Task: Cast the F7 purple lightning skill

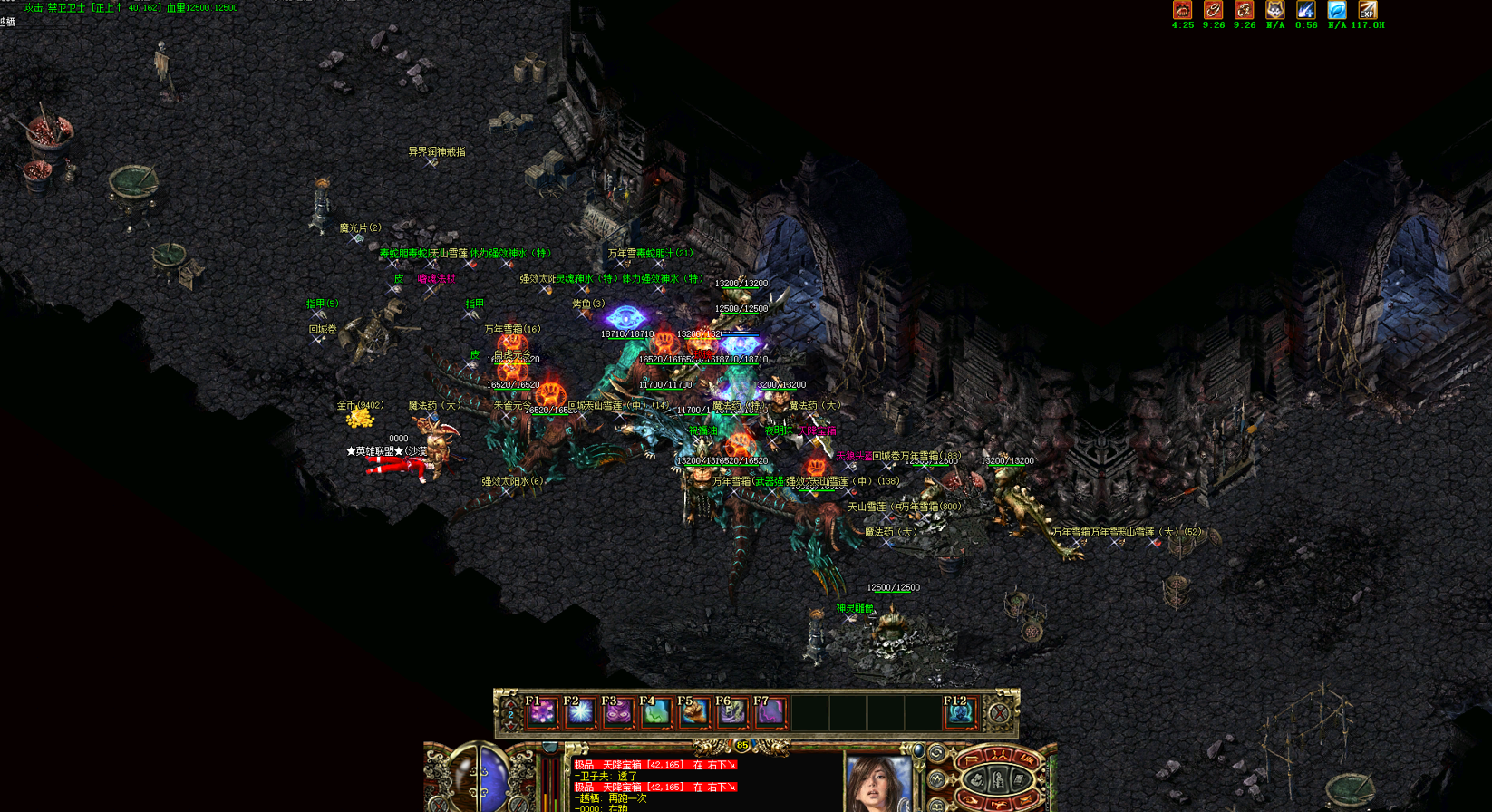Action: coord(770,713)
